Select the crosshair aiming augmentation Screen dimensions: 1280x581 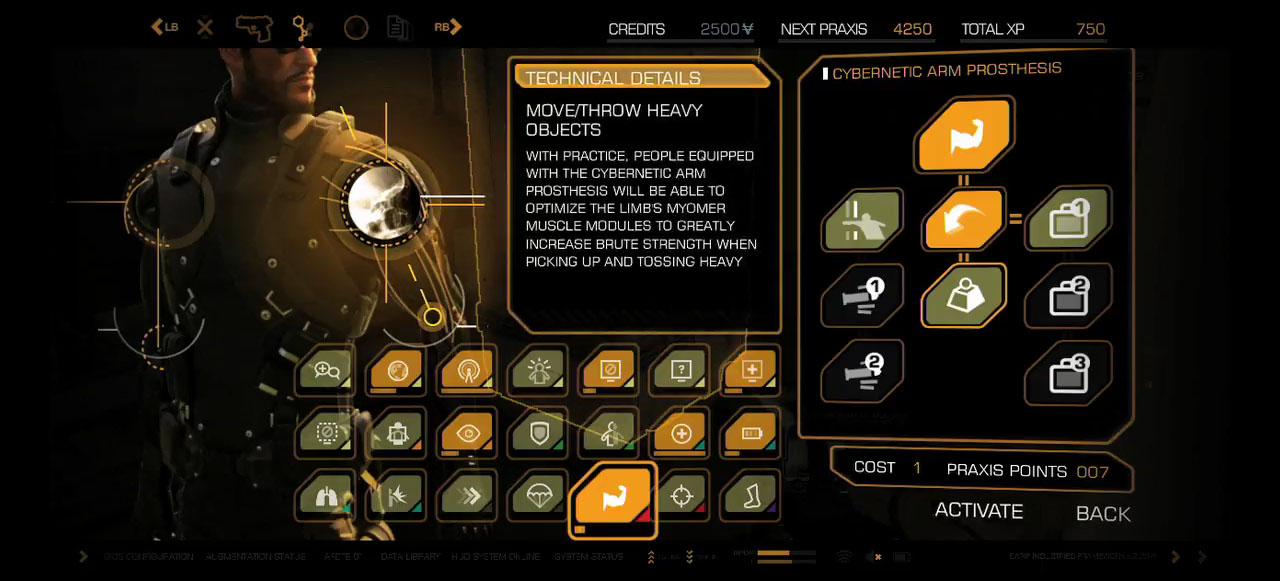coord(681,495)
